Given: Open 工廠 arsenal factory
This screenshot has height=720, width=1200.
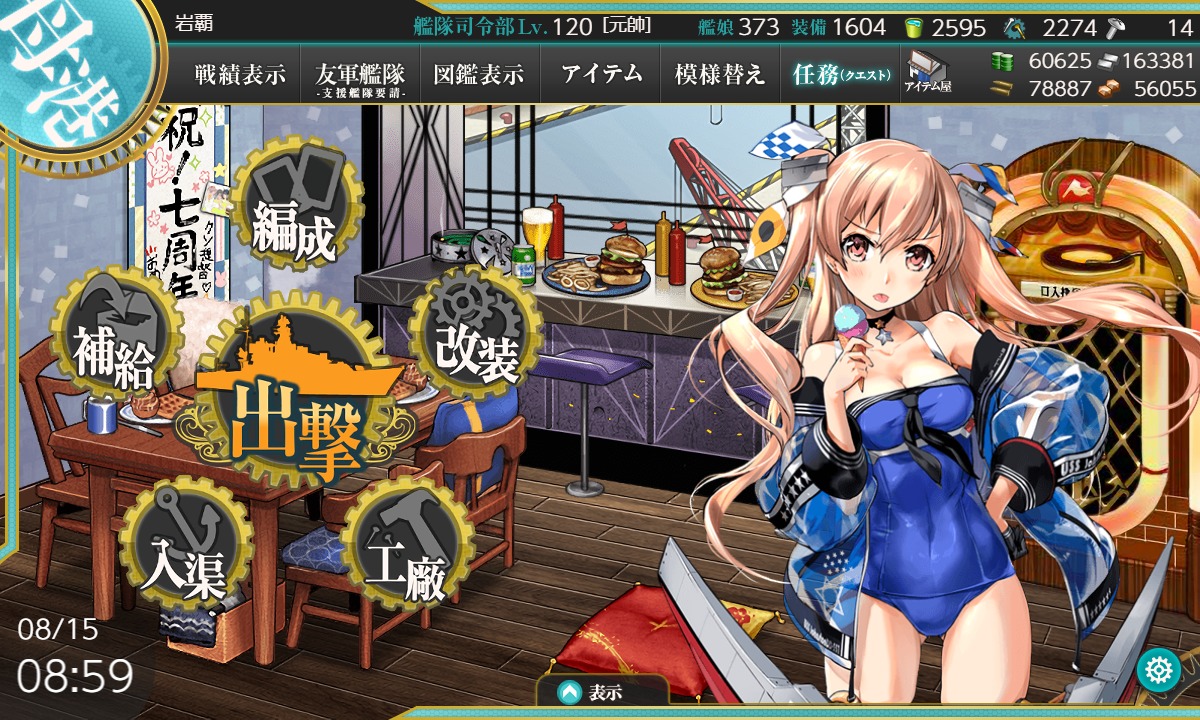Looking at the screenshot, I should (x=405, y=554).
